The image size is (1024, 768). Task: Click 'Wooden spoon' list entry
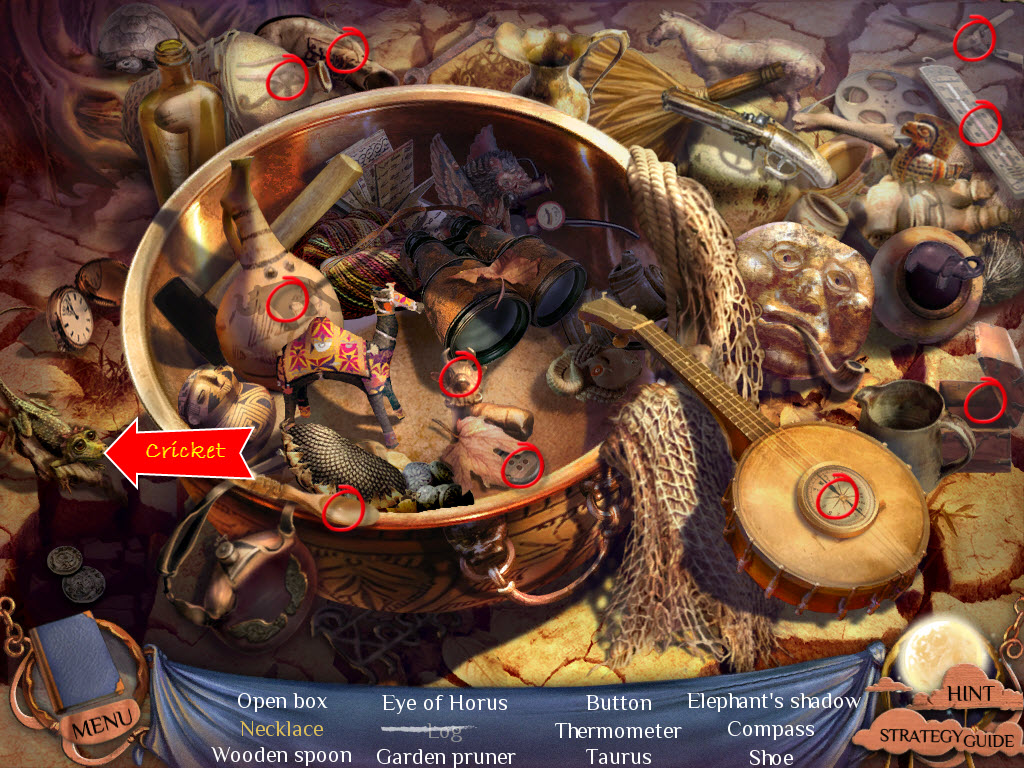(x=282, y=756)
